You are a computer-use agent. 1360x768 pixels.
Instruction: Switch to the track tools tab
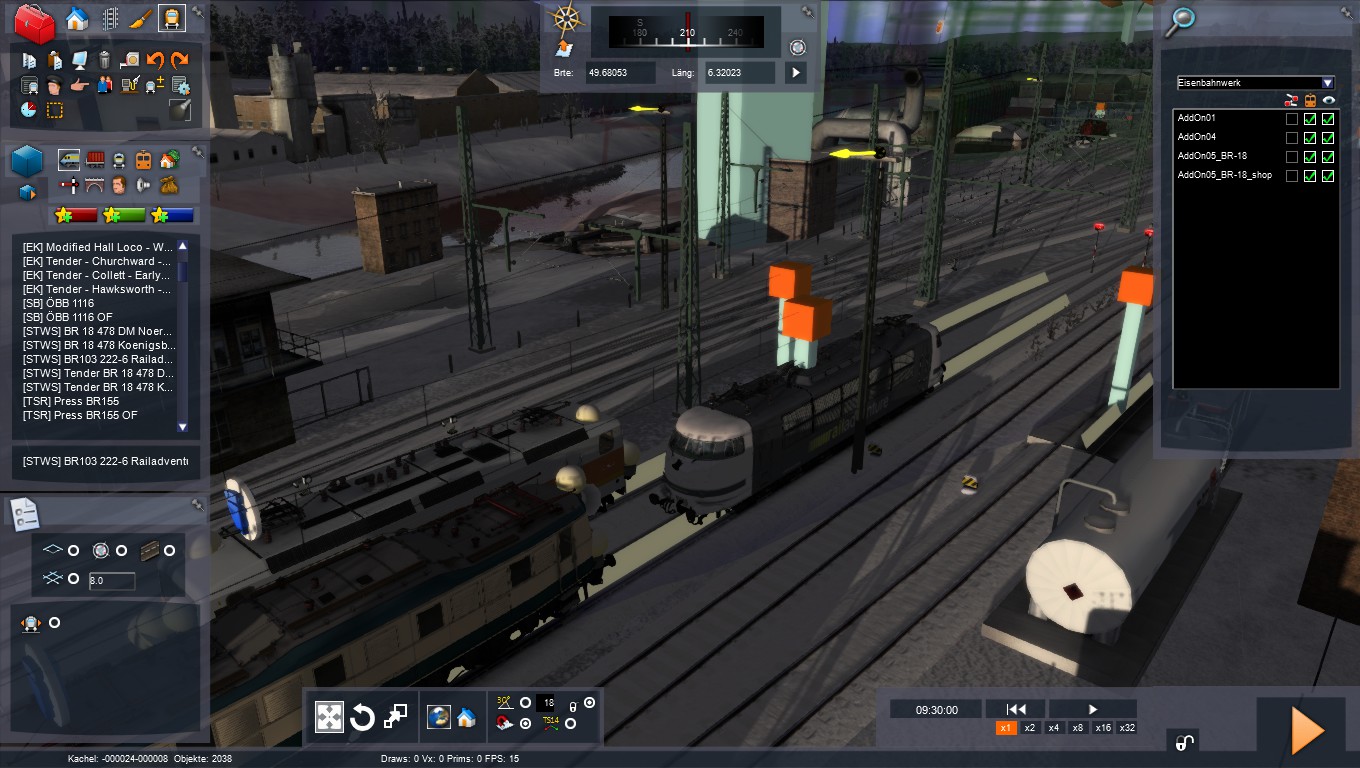pyautogui.click(x=110, y=19)
